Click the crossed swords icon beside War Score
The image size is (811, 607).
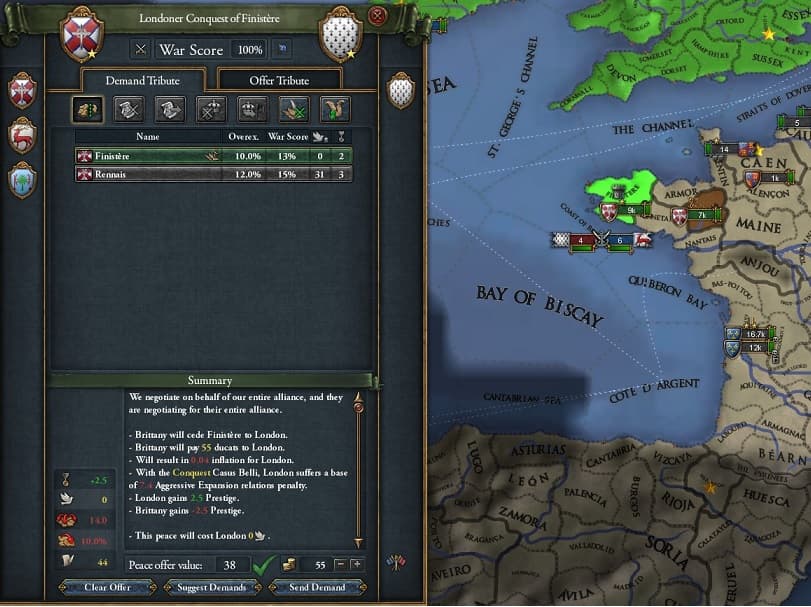[141, 49]
